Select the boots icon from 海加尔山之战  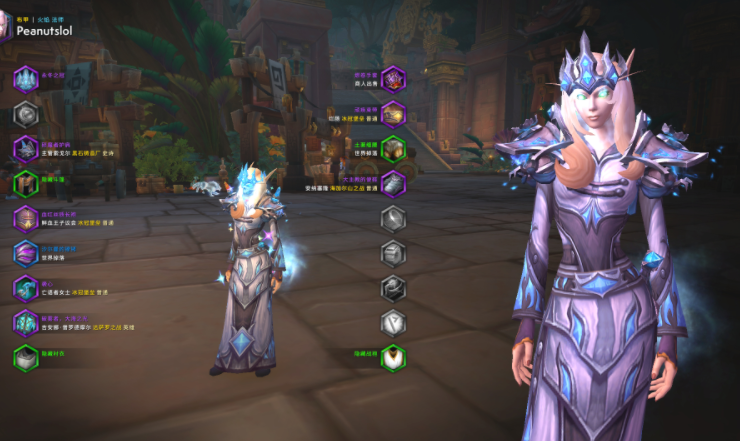394,184
